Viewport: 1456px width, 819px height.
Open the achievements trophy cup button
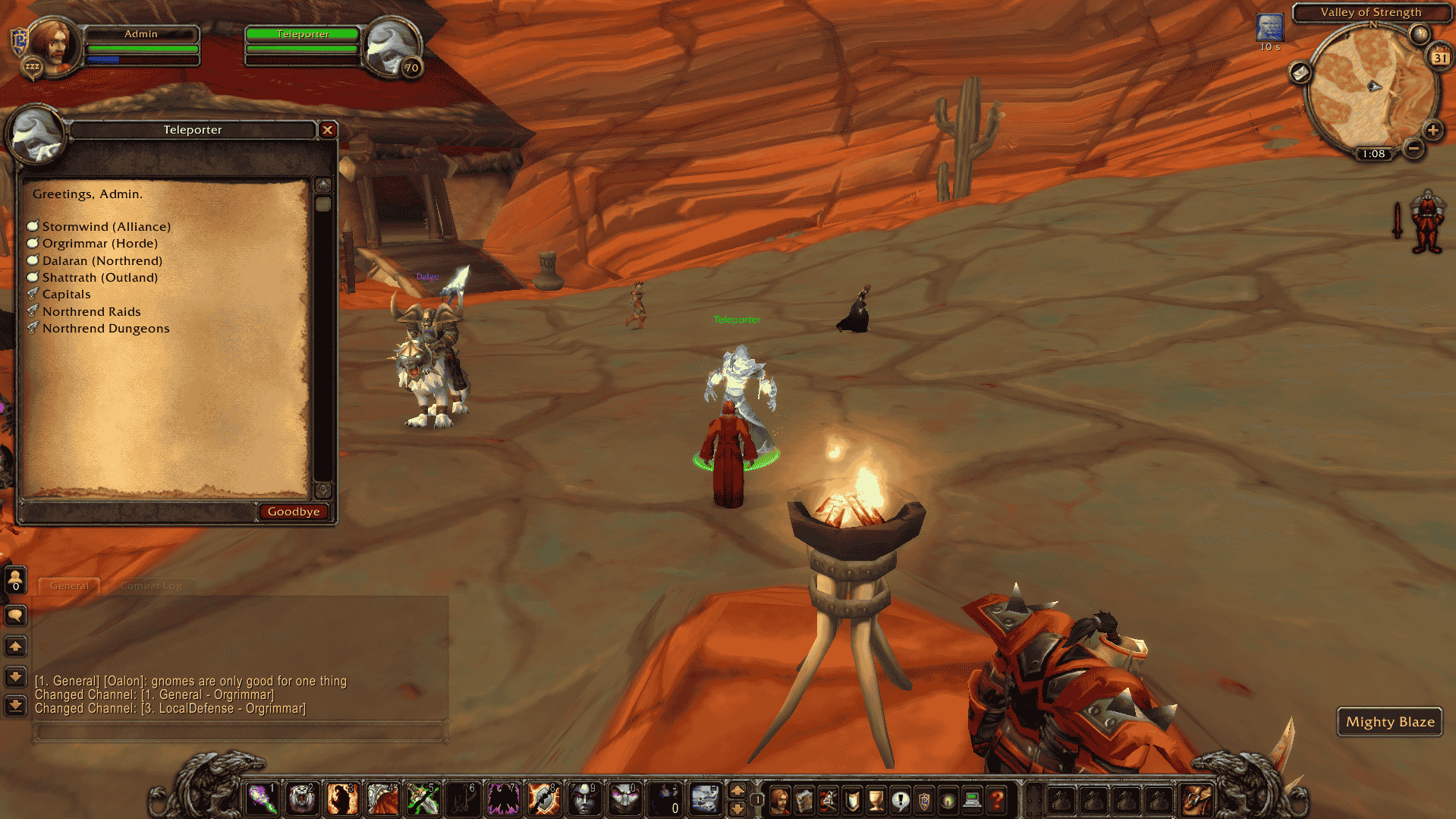pyautogui.click(x=876, y=799)
